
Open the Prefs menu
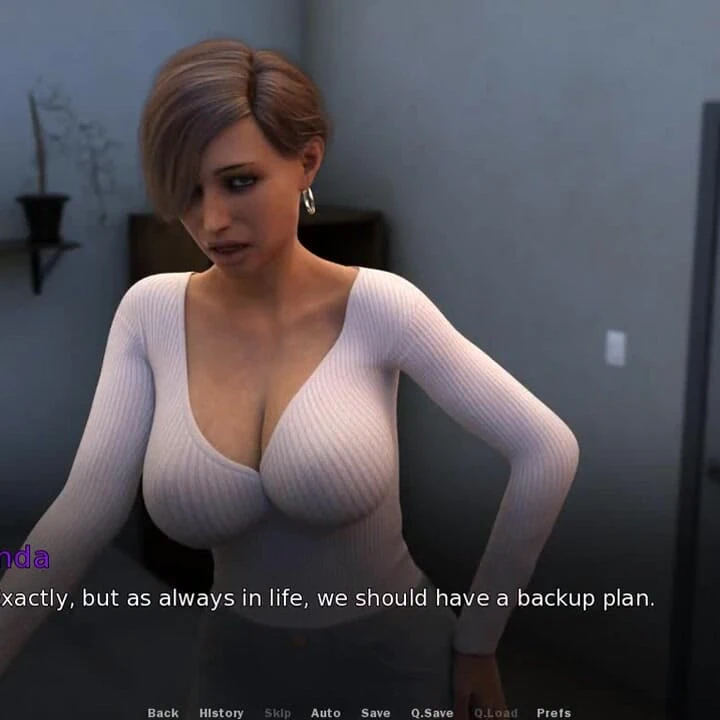pyautogui.click(x=554, y=713)
